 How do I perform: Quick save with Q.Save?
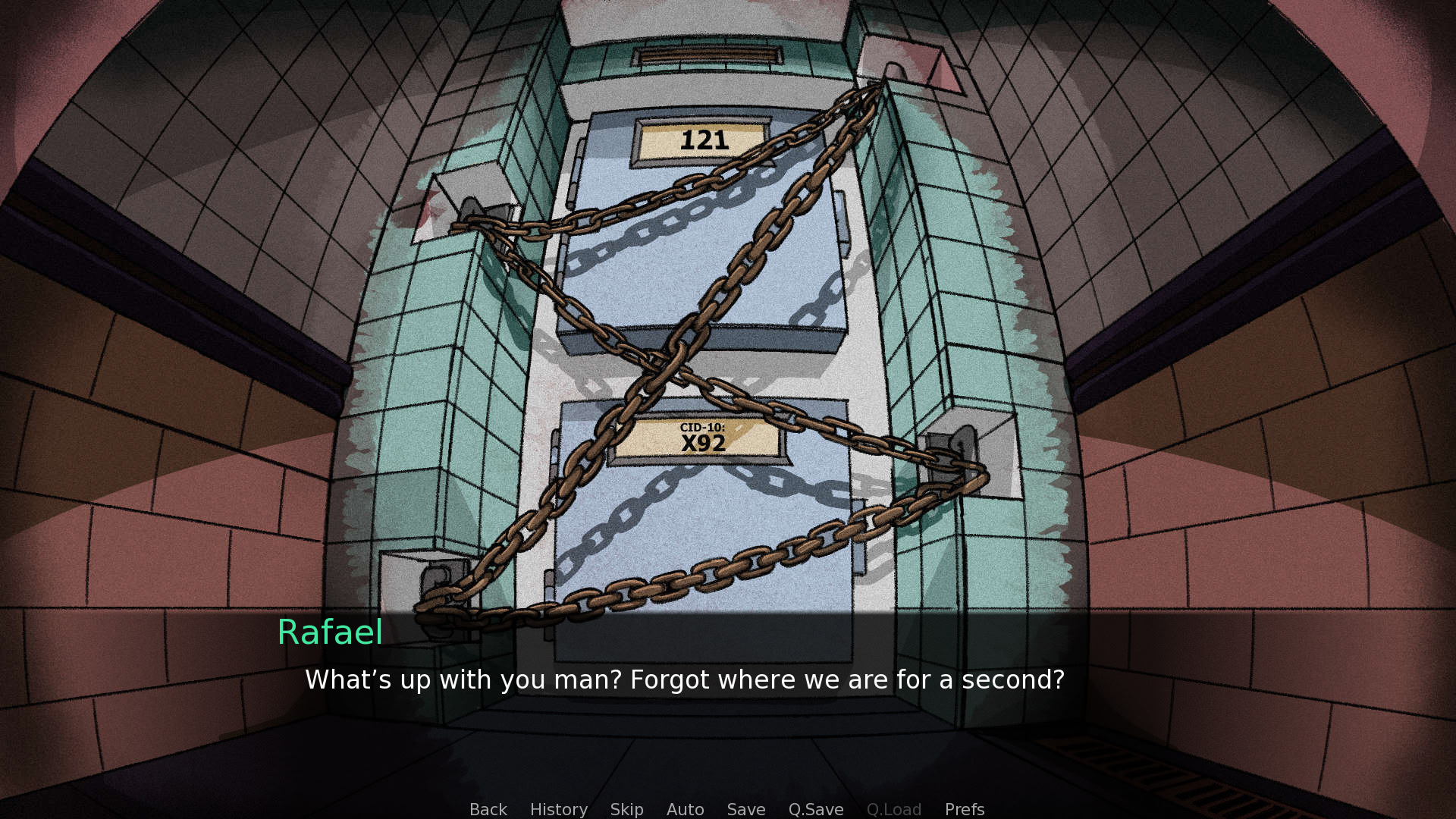pos(815,809)
